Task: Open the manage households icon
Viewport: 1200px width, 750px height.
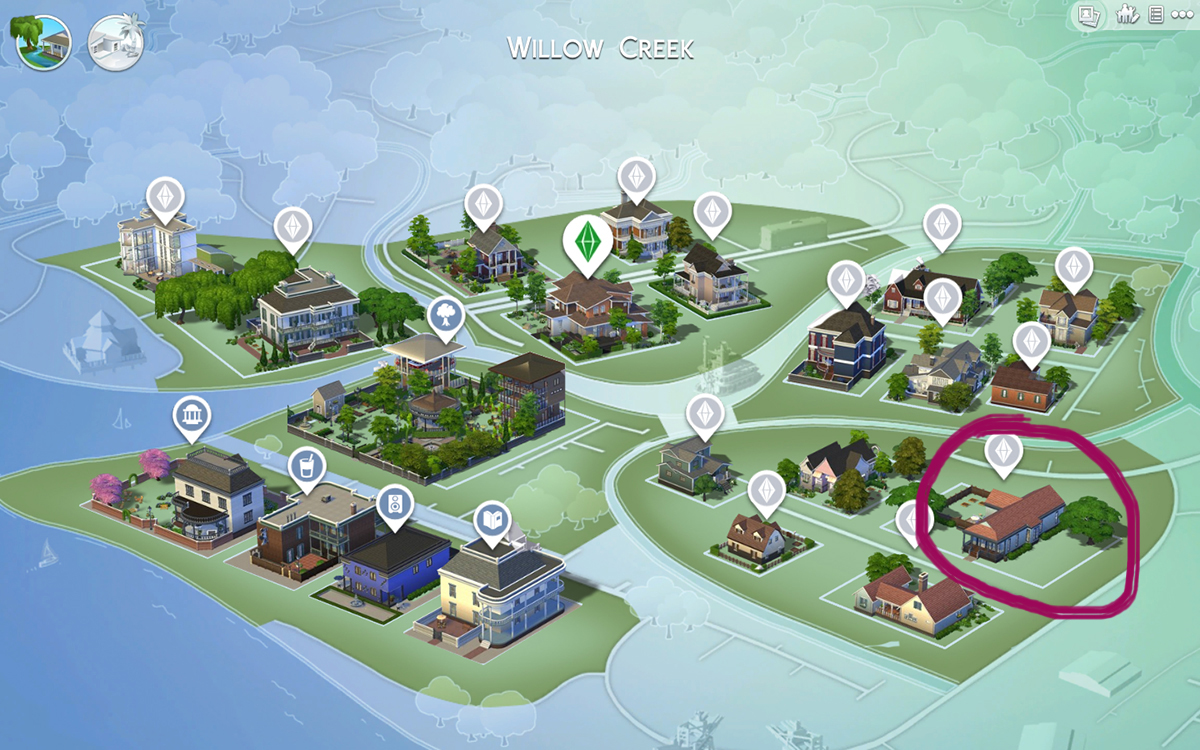Action: coord(1128,14)
